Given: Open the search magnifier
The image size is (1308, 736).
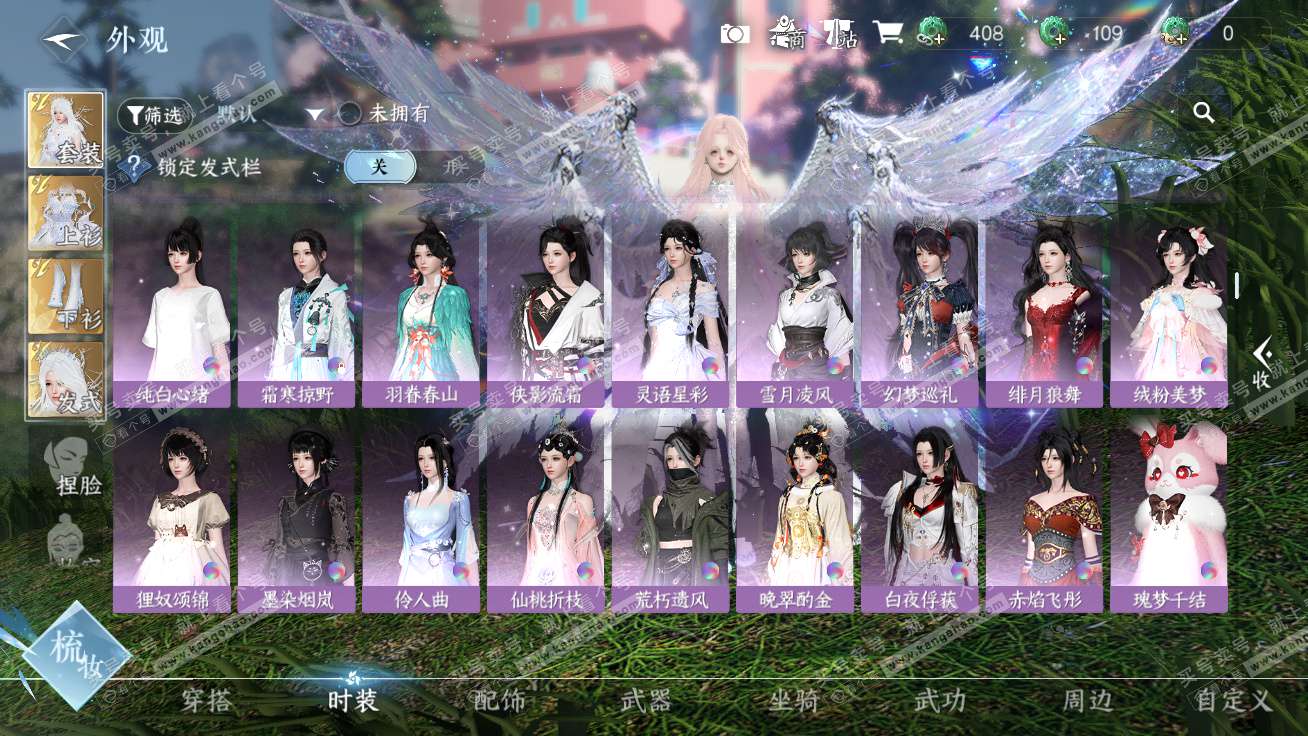Looking at the screenshot, I should pos(1204,113).
